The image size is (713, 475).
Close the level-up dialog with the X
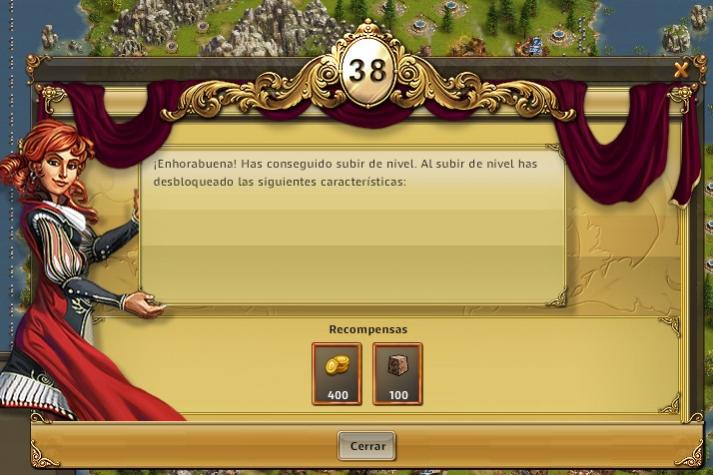pos(681,69)
